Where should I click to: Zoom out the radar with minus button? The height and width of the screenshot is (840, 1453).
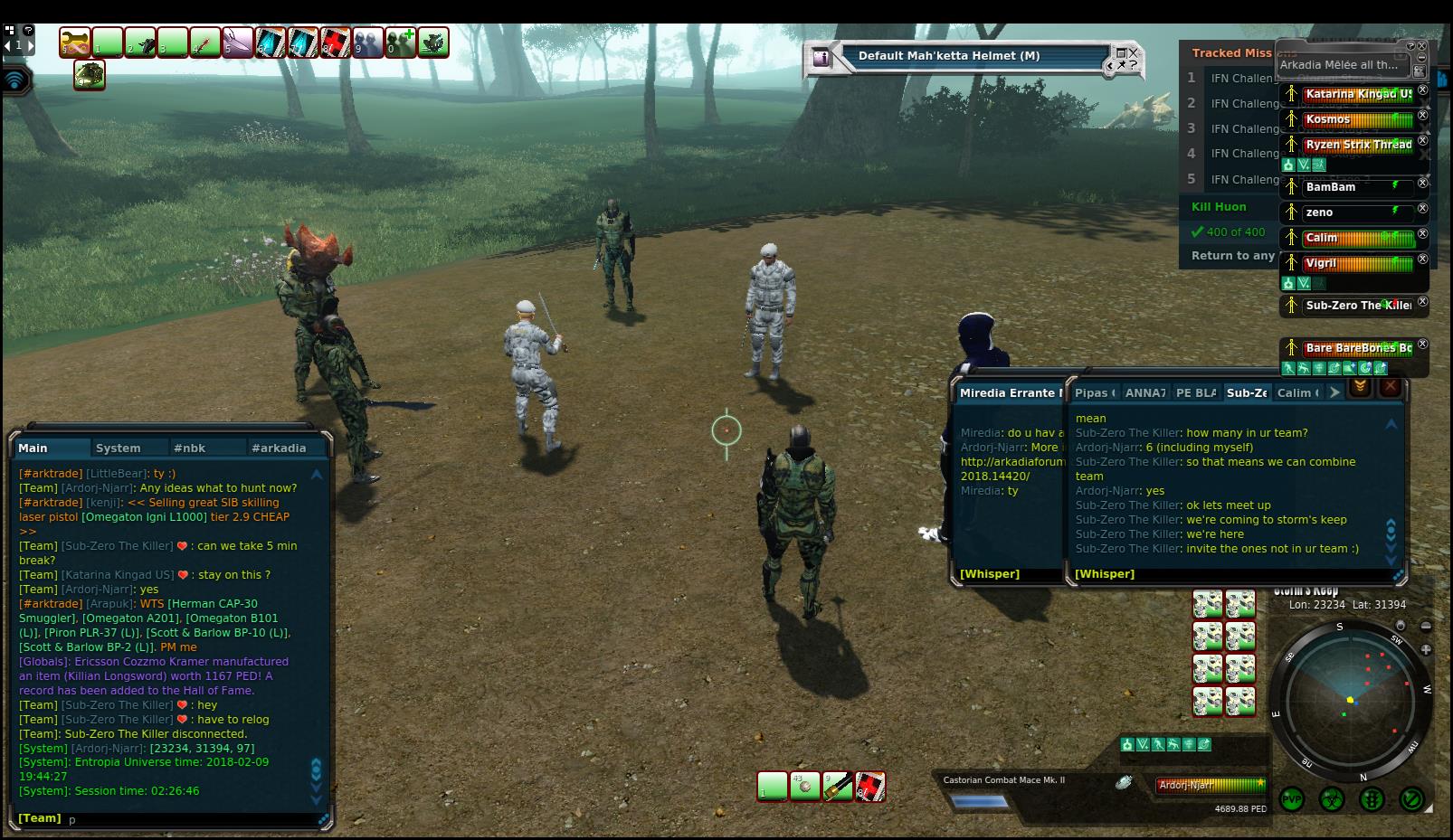pos(1426,626)
